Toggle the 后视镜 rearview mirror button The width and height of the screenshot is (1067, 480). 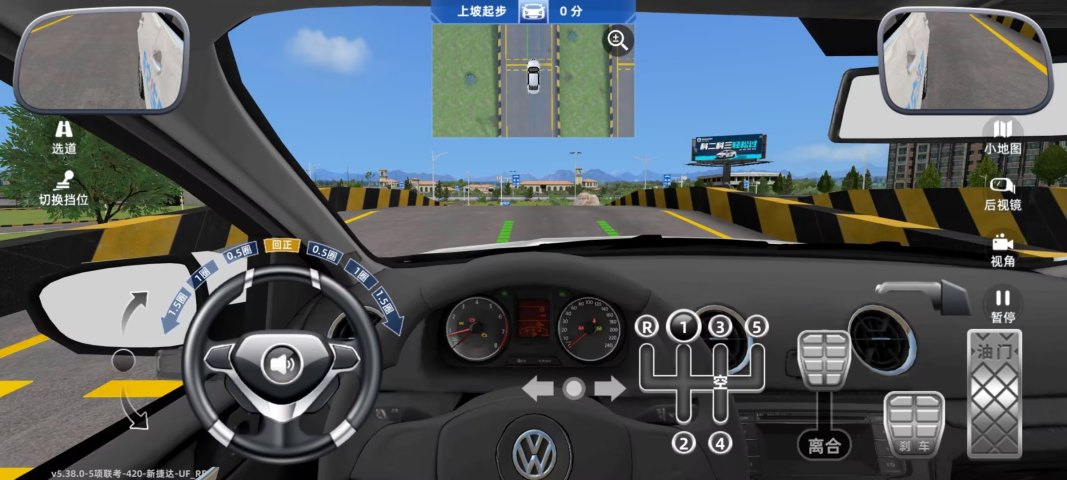(x=1002, y=193)
